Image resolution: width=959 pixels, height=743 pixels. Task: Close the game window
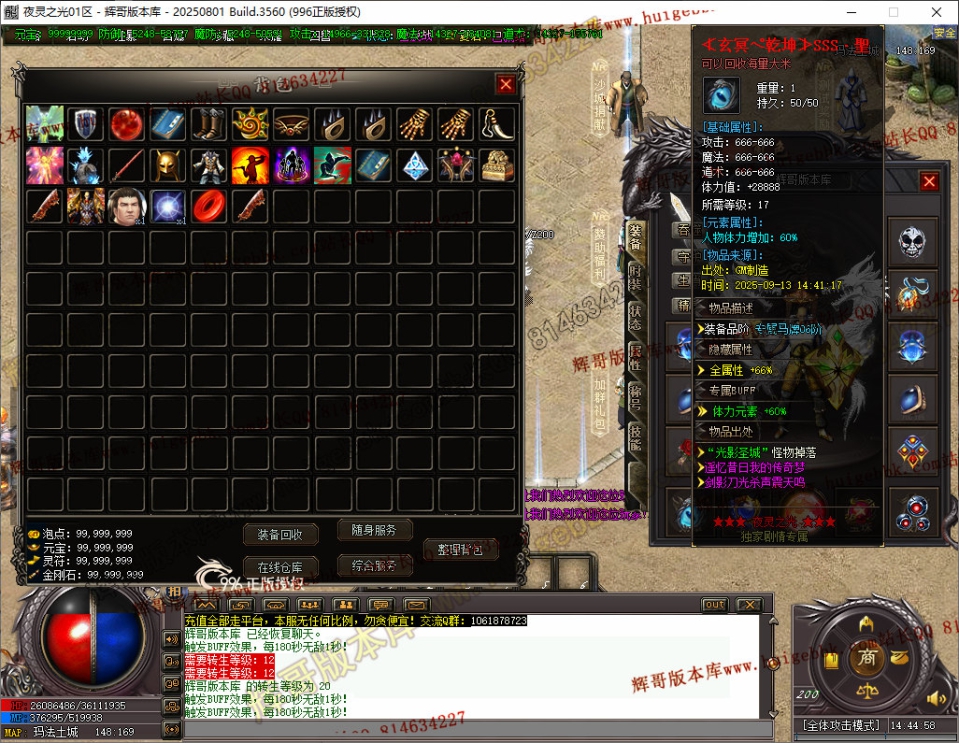[935, 11]
